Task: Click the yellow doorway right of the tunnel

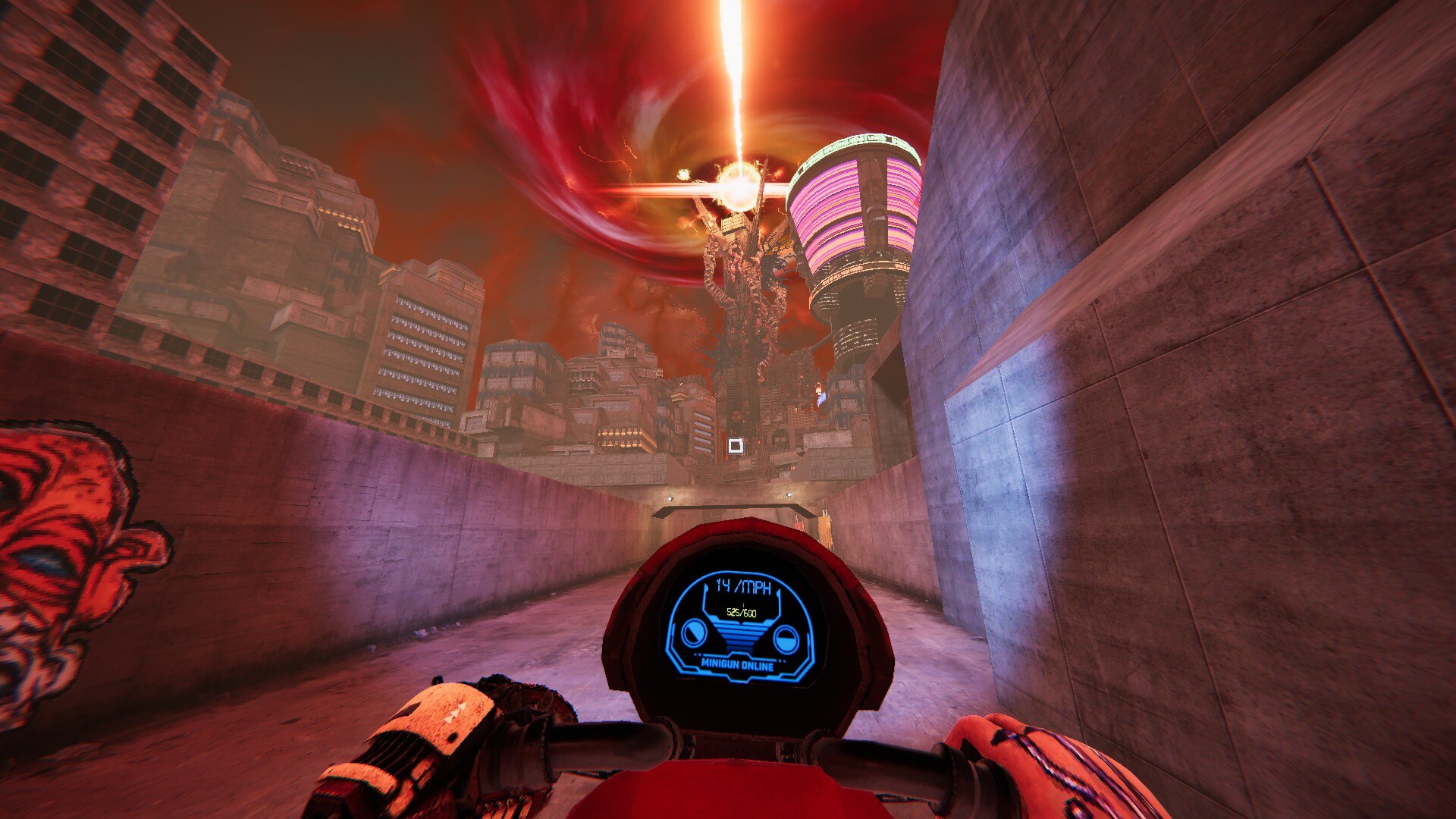Action: [x=826, y=531]
